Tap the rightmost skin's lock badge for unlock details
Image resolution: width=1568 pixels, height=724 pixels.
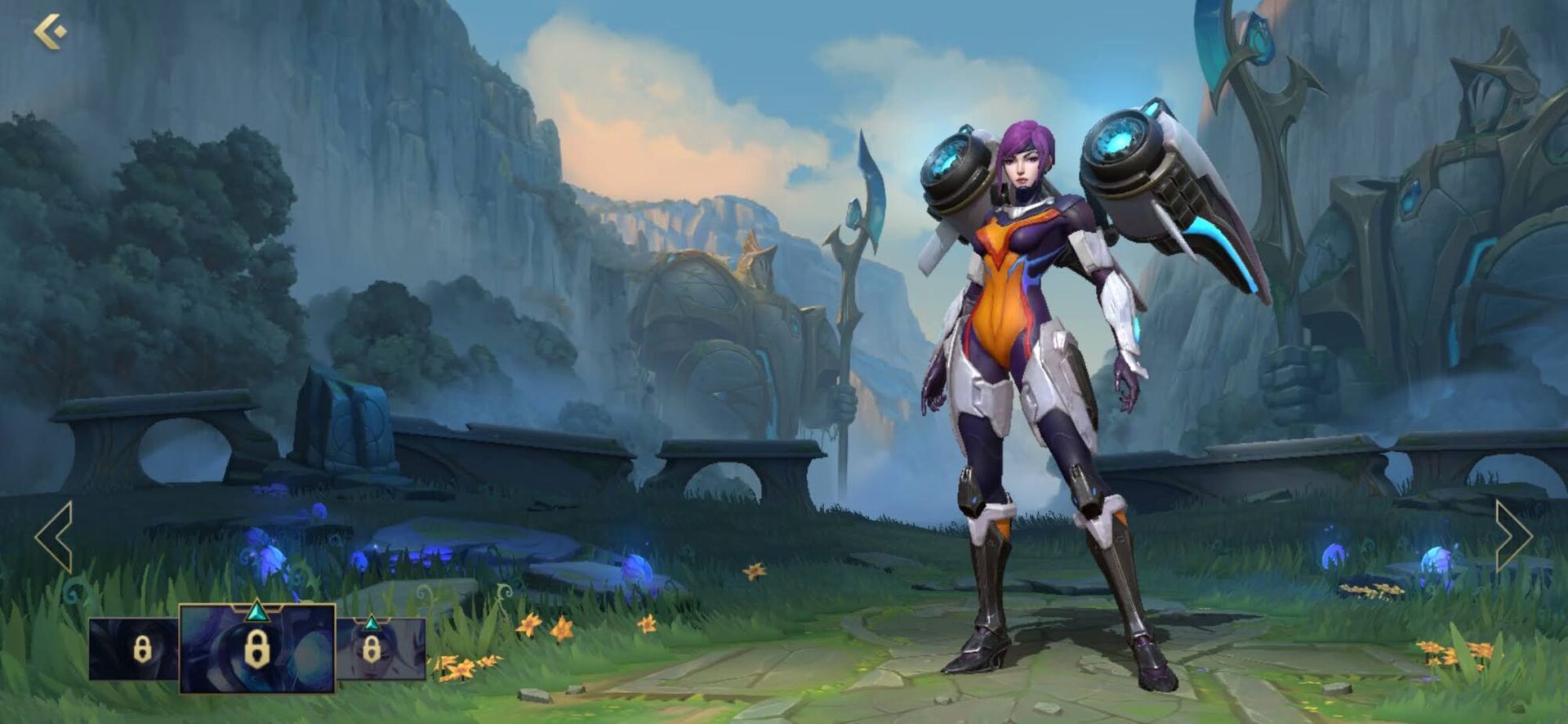tap(369, 648)
